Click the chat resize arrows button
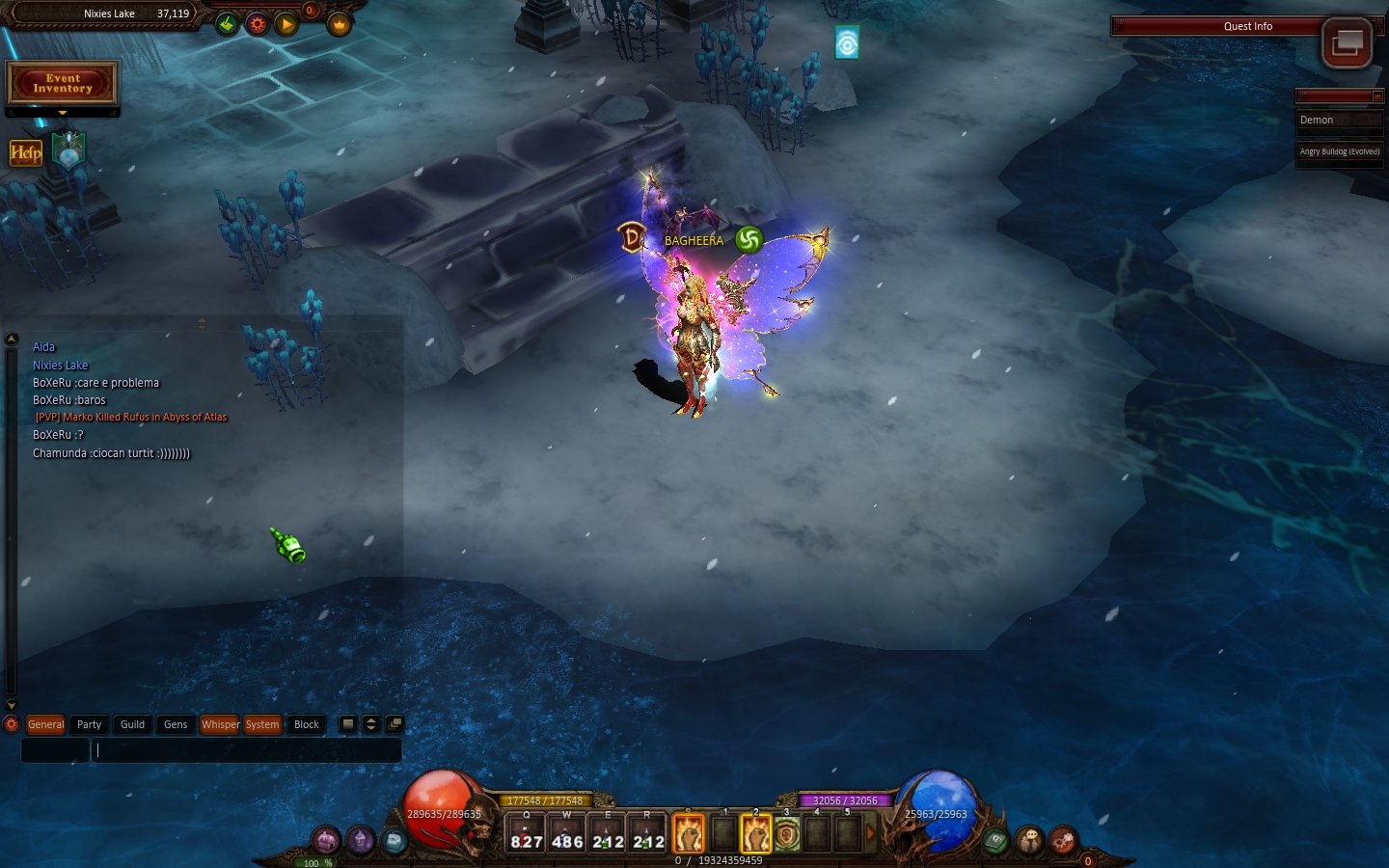Image resolution: width=1389 pixels, height=868 pixels. (371, 724)
